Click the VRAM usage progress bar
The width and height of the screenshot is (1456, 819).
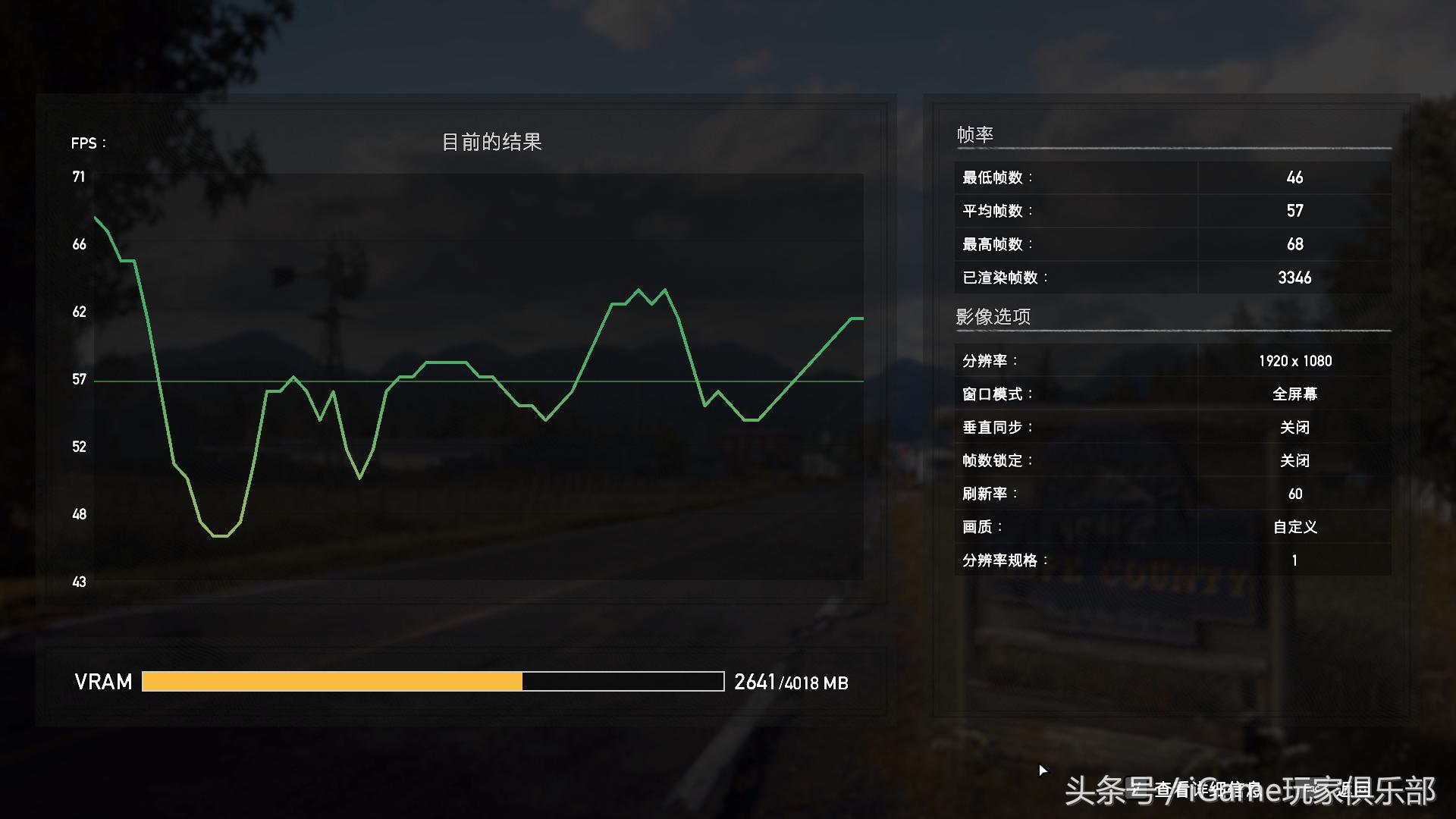point(432,682)
